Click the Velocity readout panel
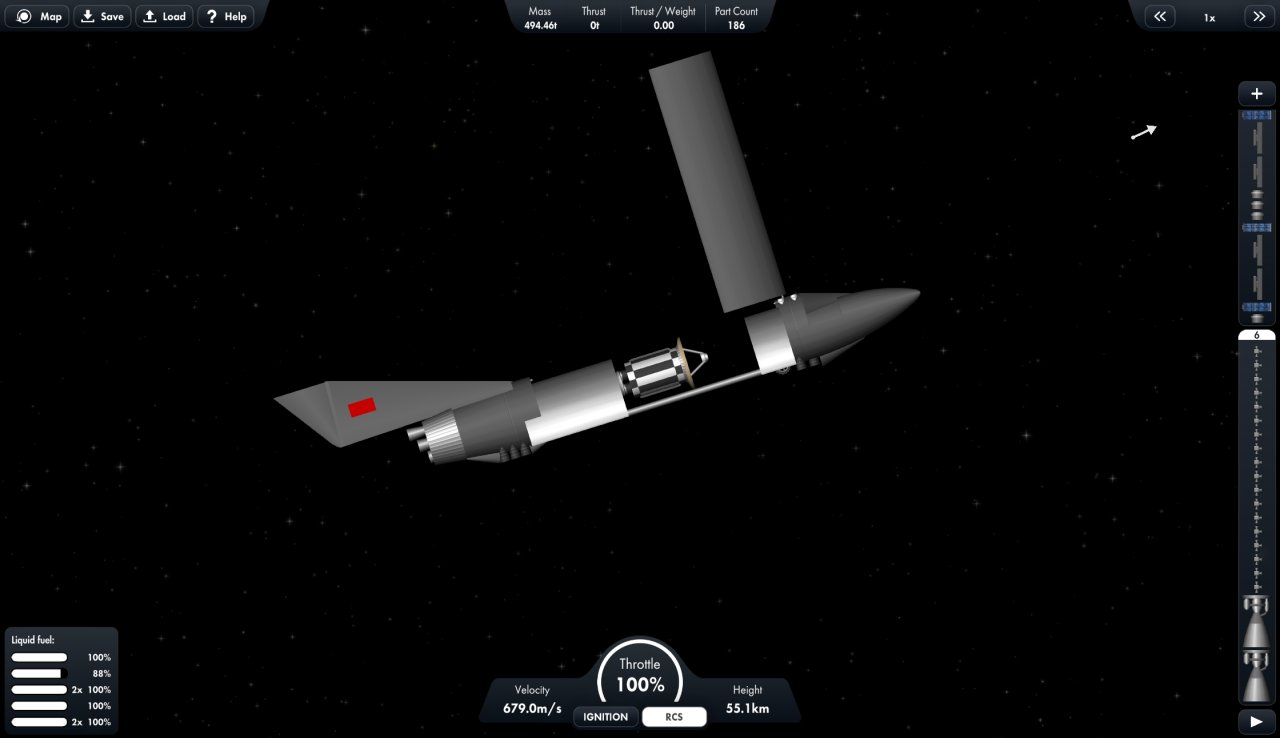This screenshot has width=1280, height=738. pyautogui.click(x=531, y=698)
